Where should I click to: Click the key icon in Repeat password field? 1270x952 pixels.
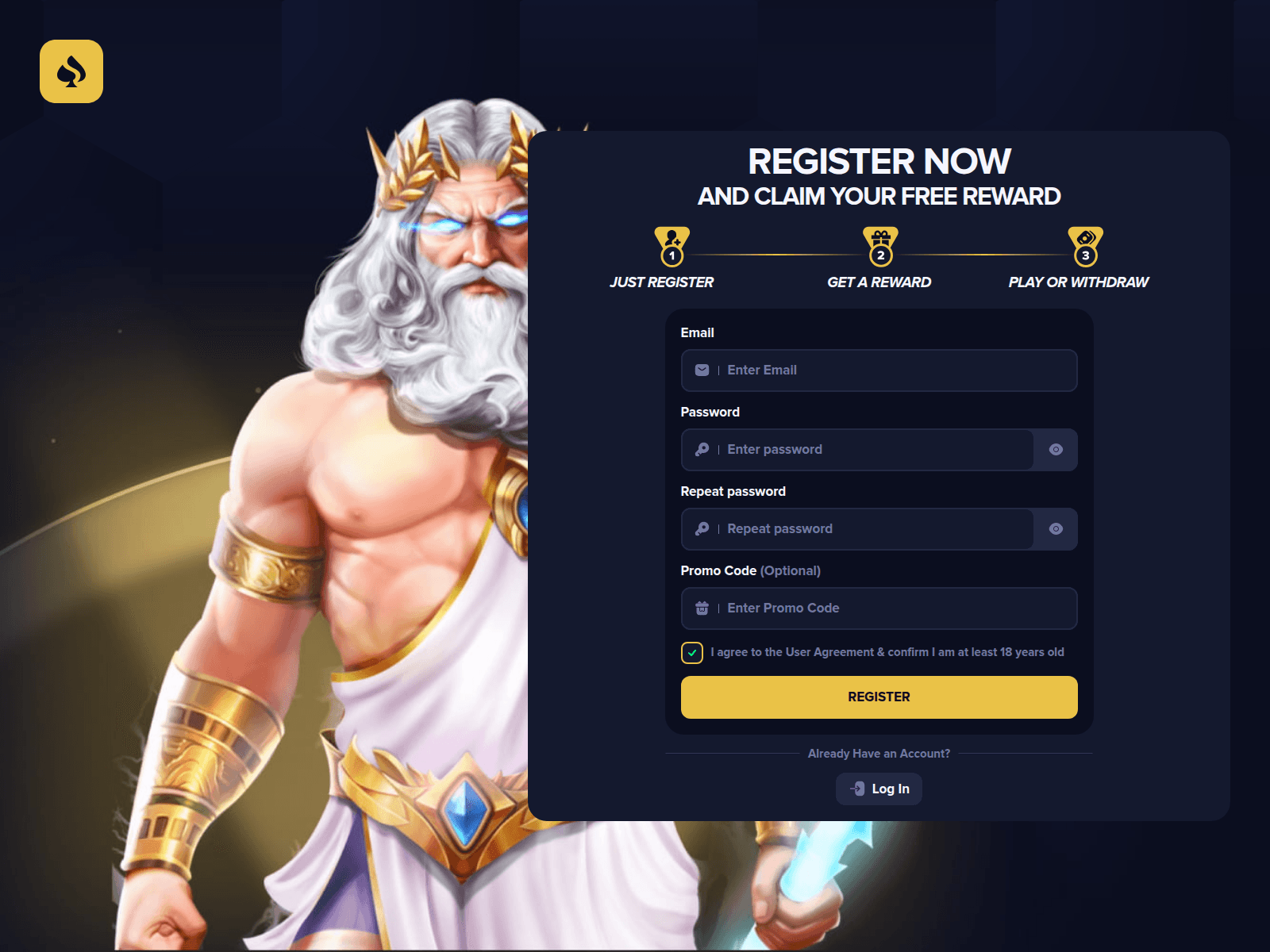pos(702,528)
